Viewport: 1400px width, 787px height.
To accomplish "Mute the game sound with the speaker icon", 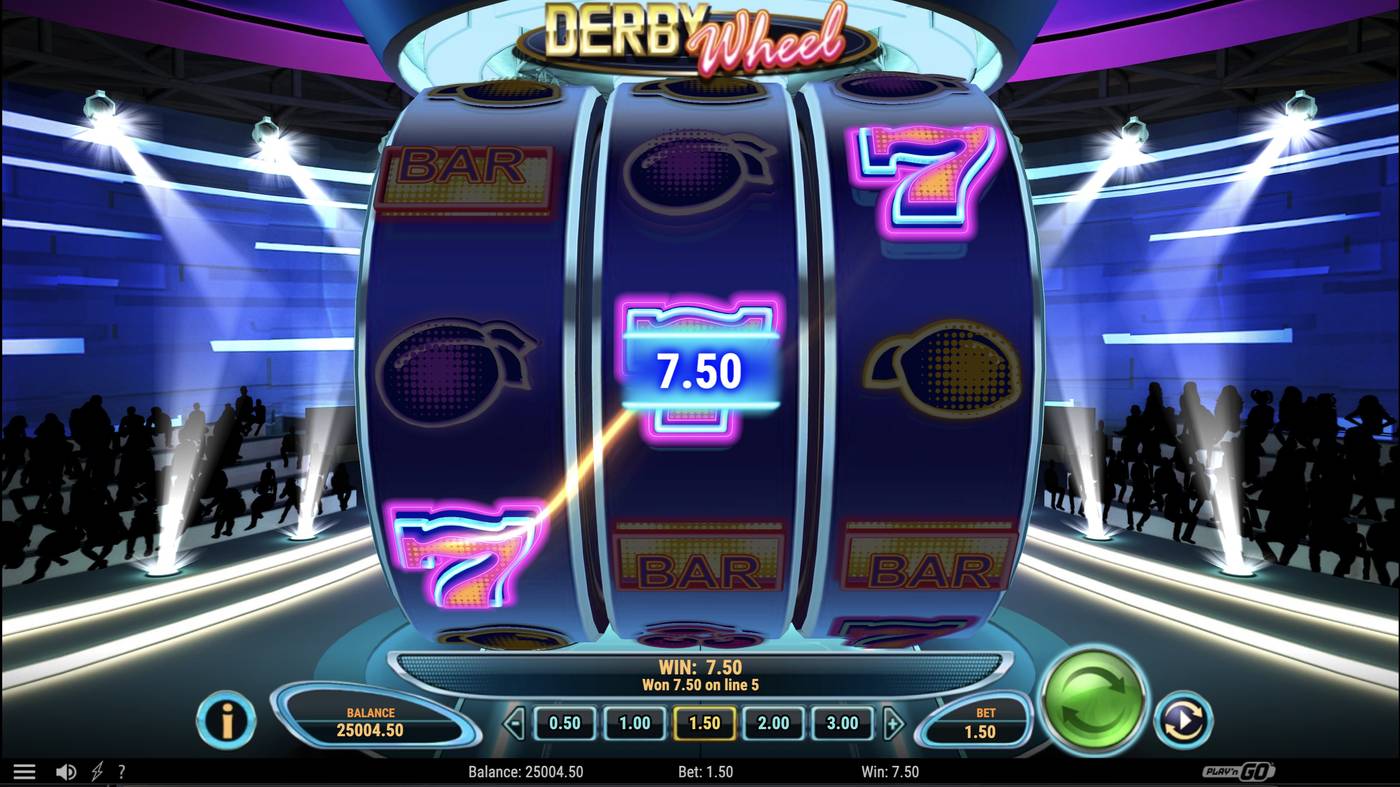I will tap(65, 770).
